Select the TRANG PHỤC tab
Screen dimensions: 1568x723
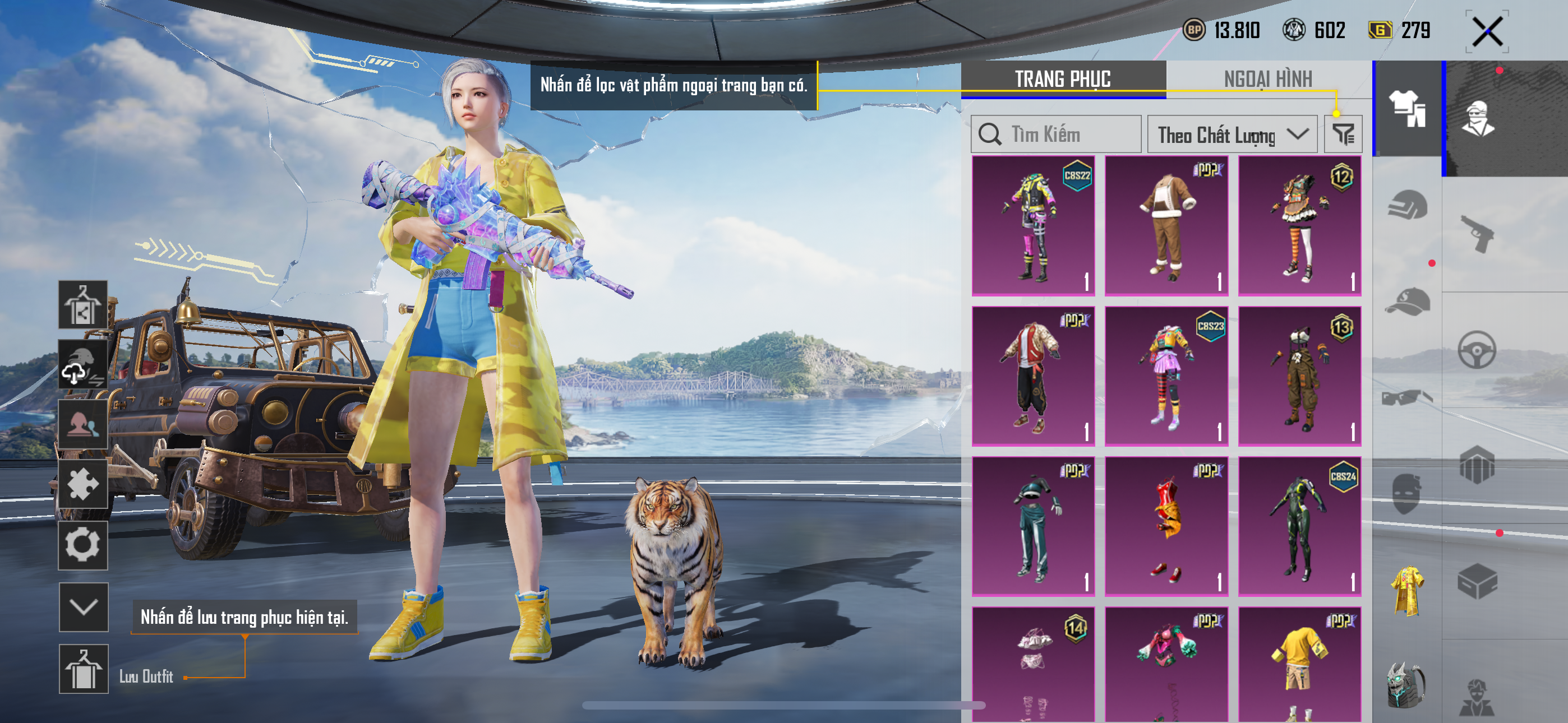pos(1063,79)
